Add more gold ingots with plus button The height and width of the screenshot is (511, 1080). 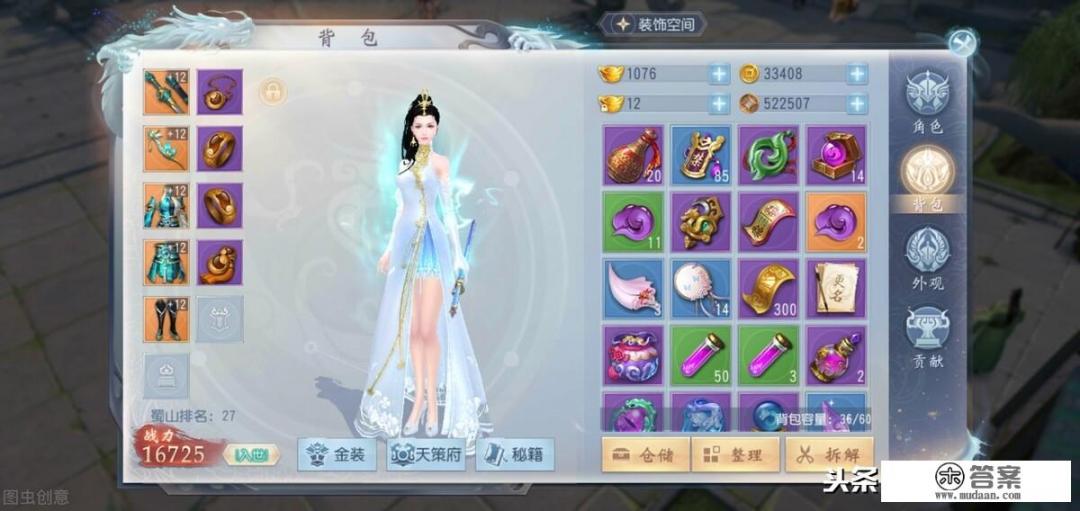(719, 74)
